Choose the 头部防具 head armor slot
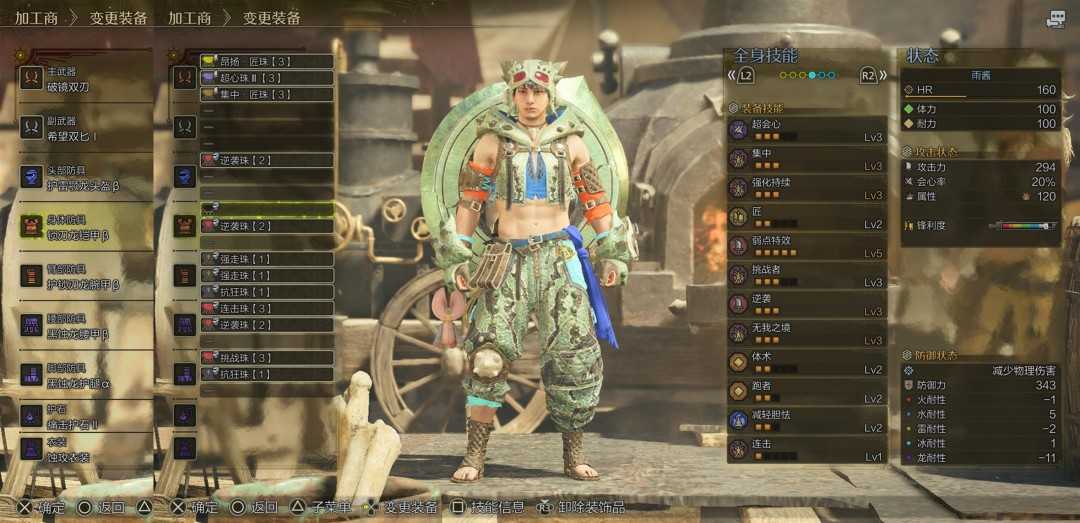This screenshot has height=523, width=1080. [x=85, y=177]
